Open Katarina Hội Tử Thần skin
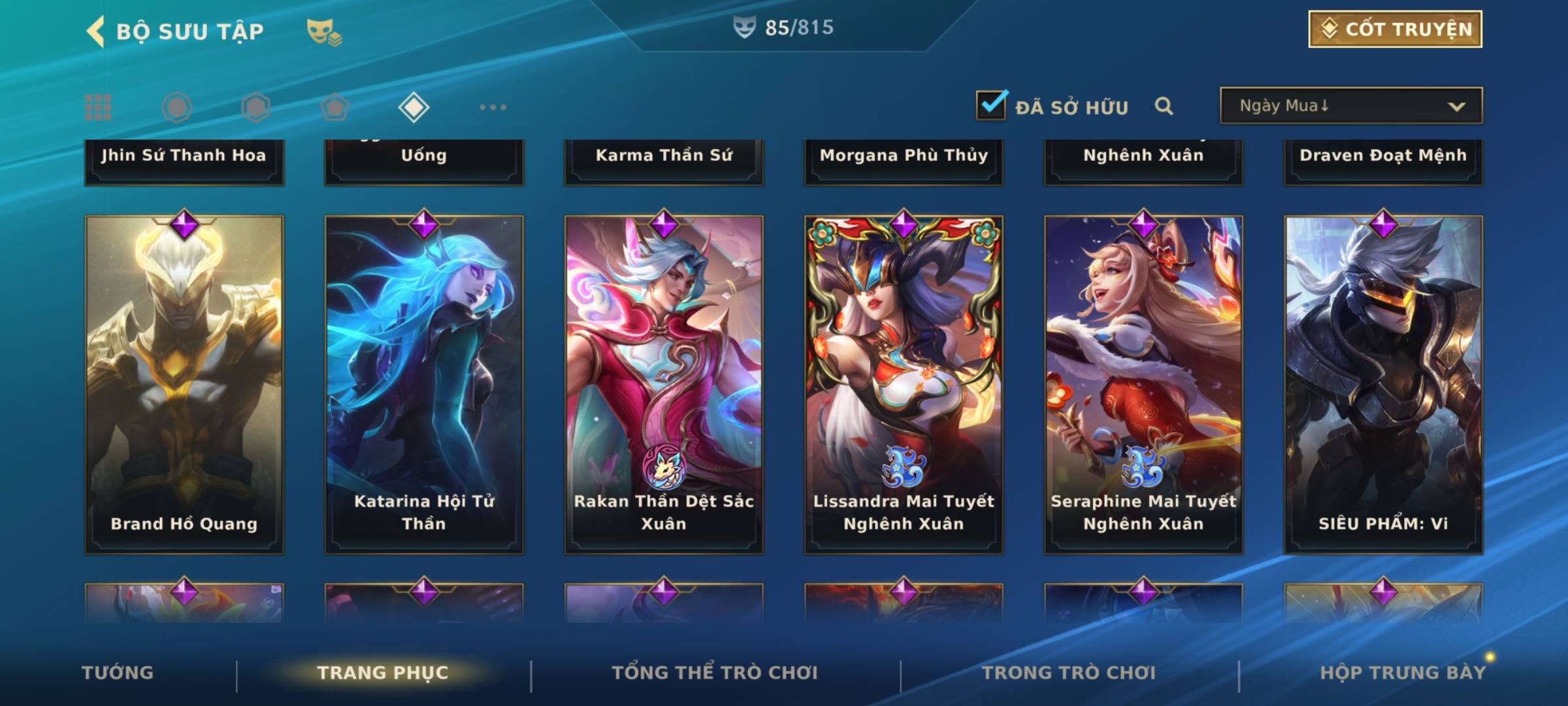This screenshot has width=1568, height=706. [x=424, y=384]
